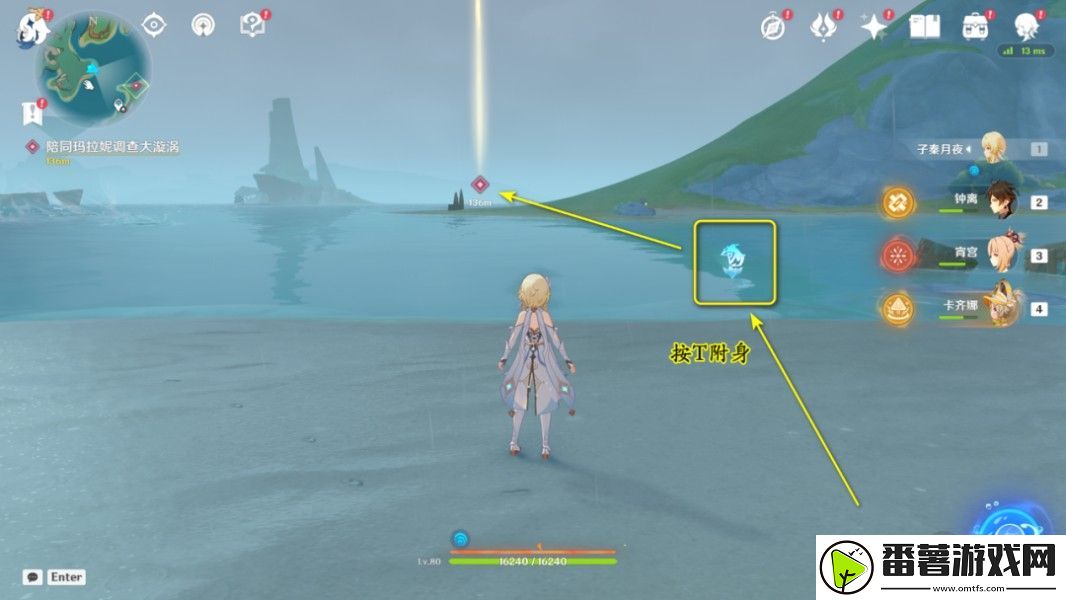This screenshot has height=600, width=1066.
Task: Switch to party member 宵宫
Action: click(1001, 255)
